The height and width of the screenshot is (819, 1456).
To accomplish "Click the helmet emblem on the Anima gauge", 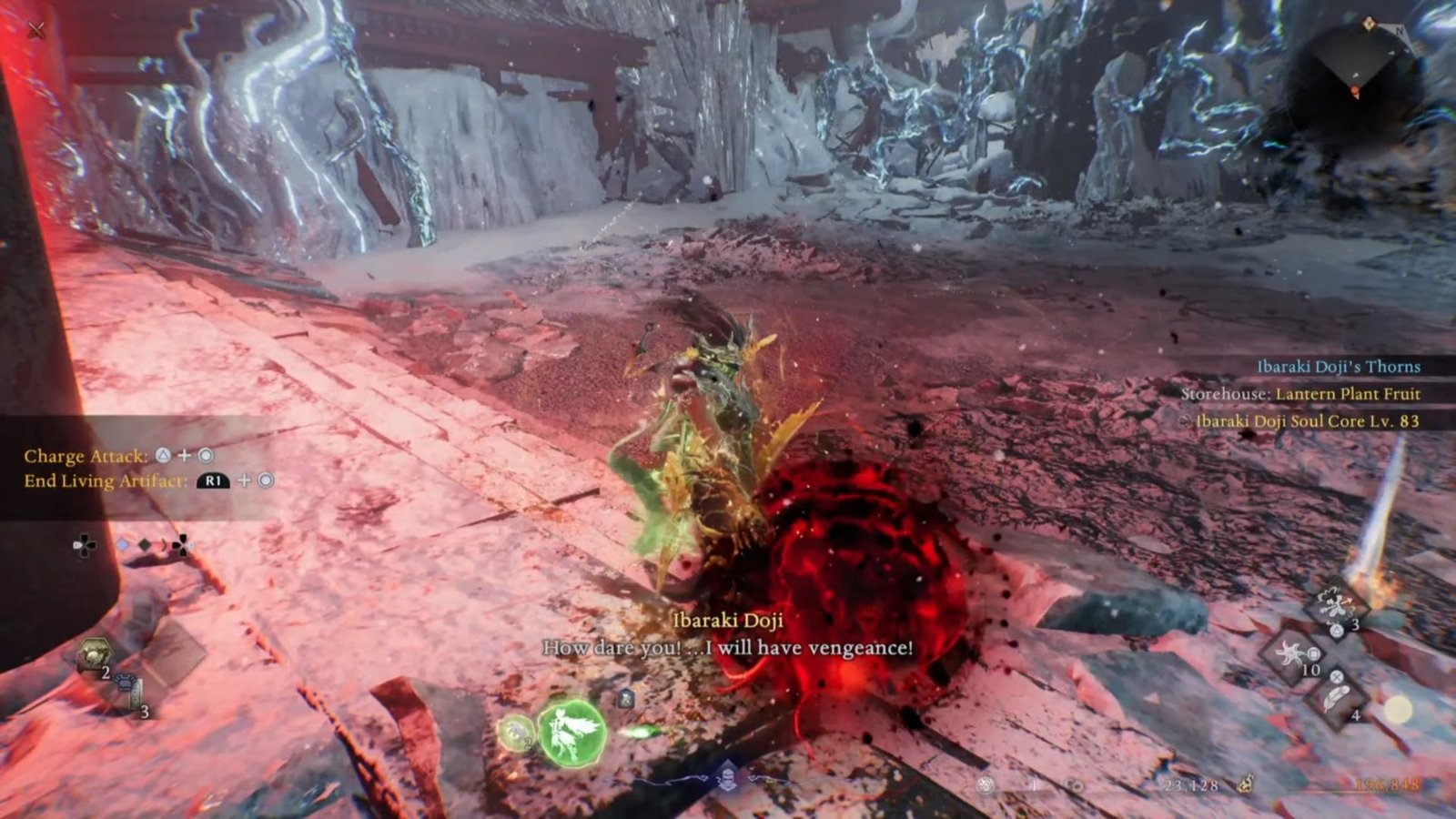I will pos(726,779).
